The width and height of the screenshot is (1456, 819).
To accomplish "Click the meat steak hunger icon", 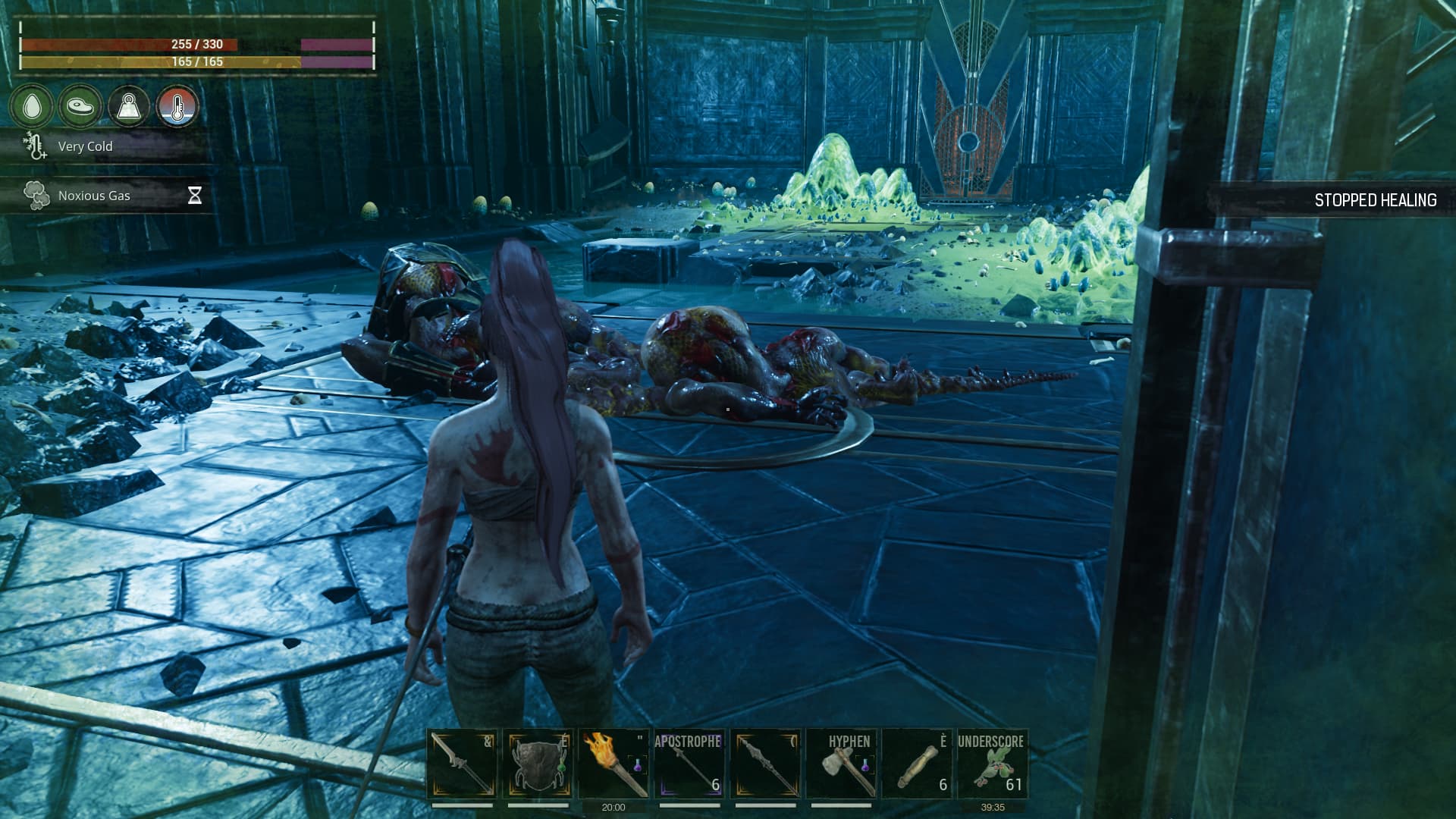I will coord(80,105).
